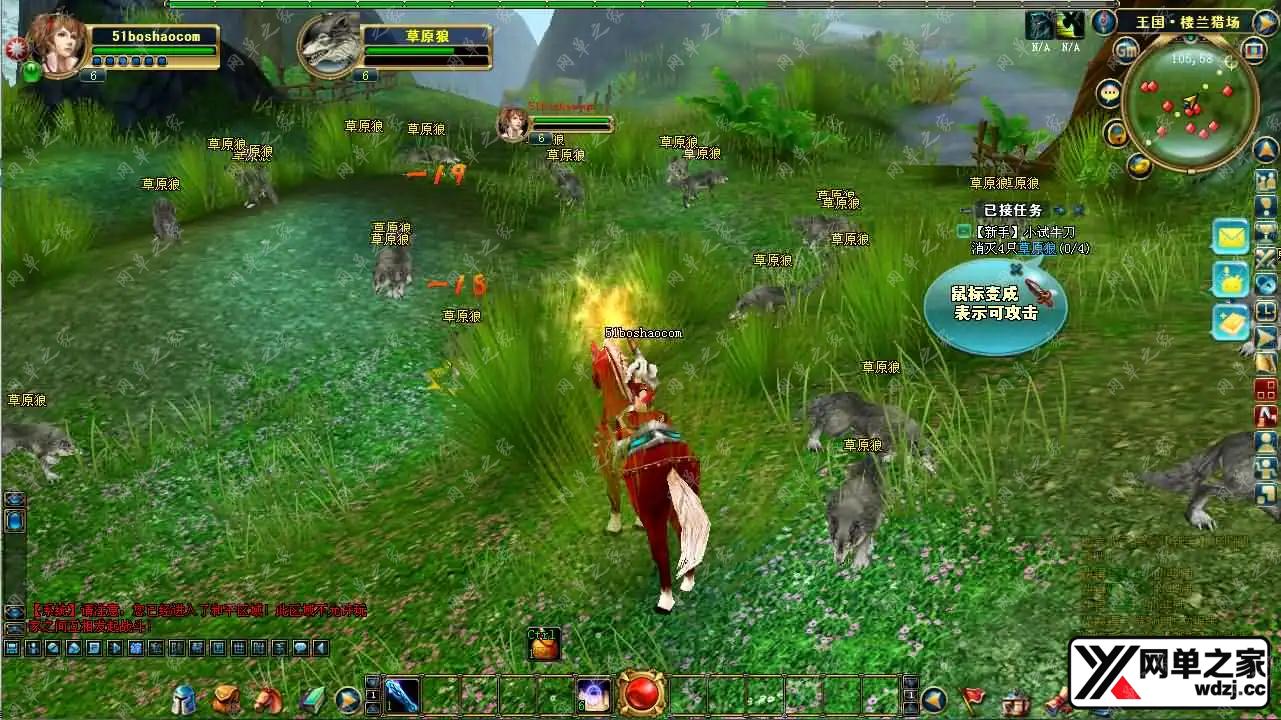Click the padlock icon beside the minimap
This screenshot has width=1281, height=720.
(x=1116, y=133)
